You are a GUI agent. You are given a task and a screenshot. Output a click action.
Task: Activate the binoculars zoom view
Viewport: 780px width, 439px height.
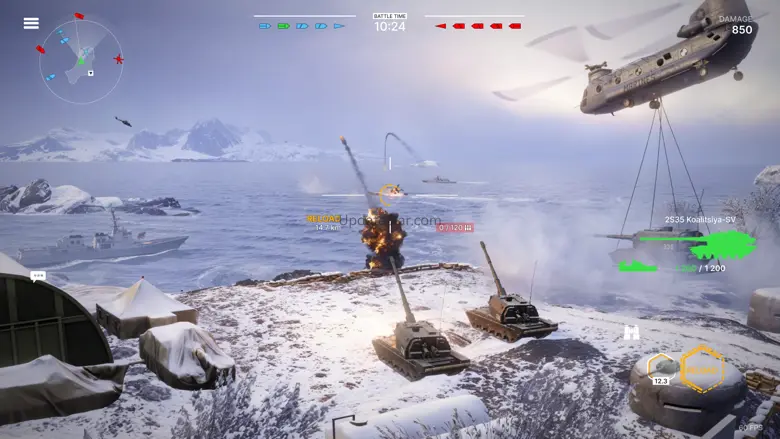tap(632, 332)
